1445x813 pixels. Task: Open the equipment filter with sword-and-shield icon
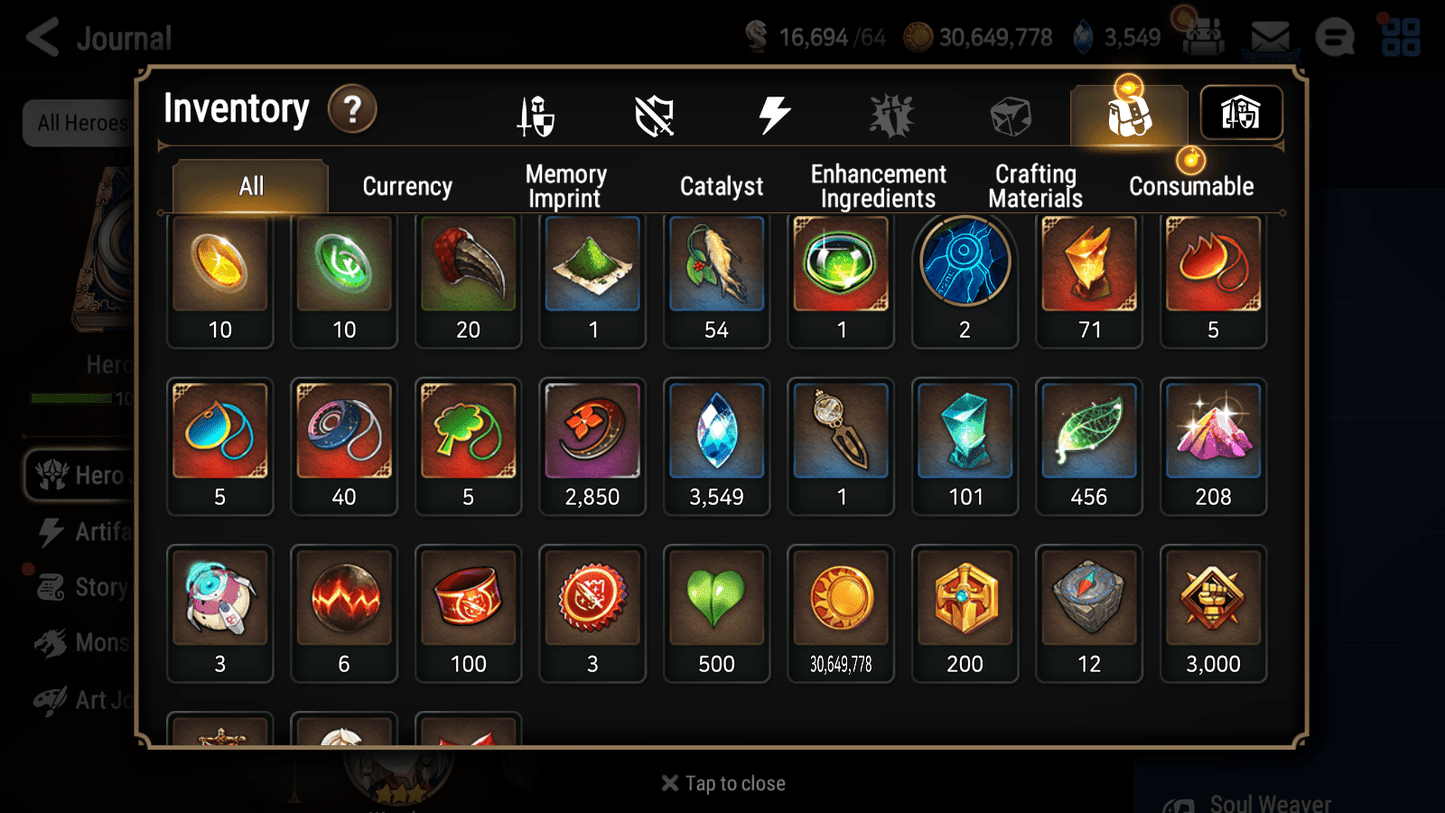[x=536, y=113]
